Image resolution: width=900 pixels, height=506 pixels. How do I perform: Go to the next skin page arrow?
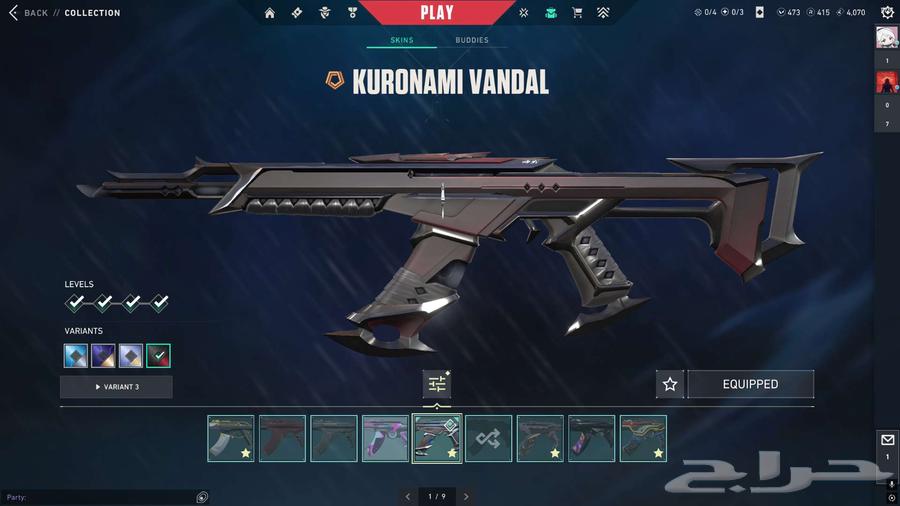pyautogui.click(x=466, y=496)
